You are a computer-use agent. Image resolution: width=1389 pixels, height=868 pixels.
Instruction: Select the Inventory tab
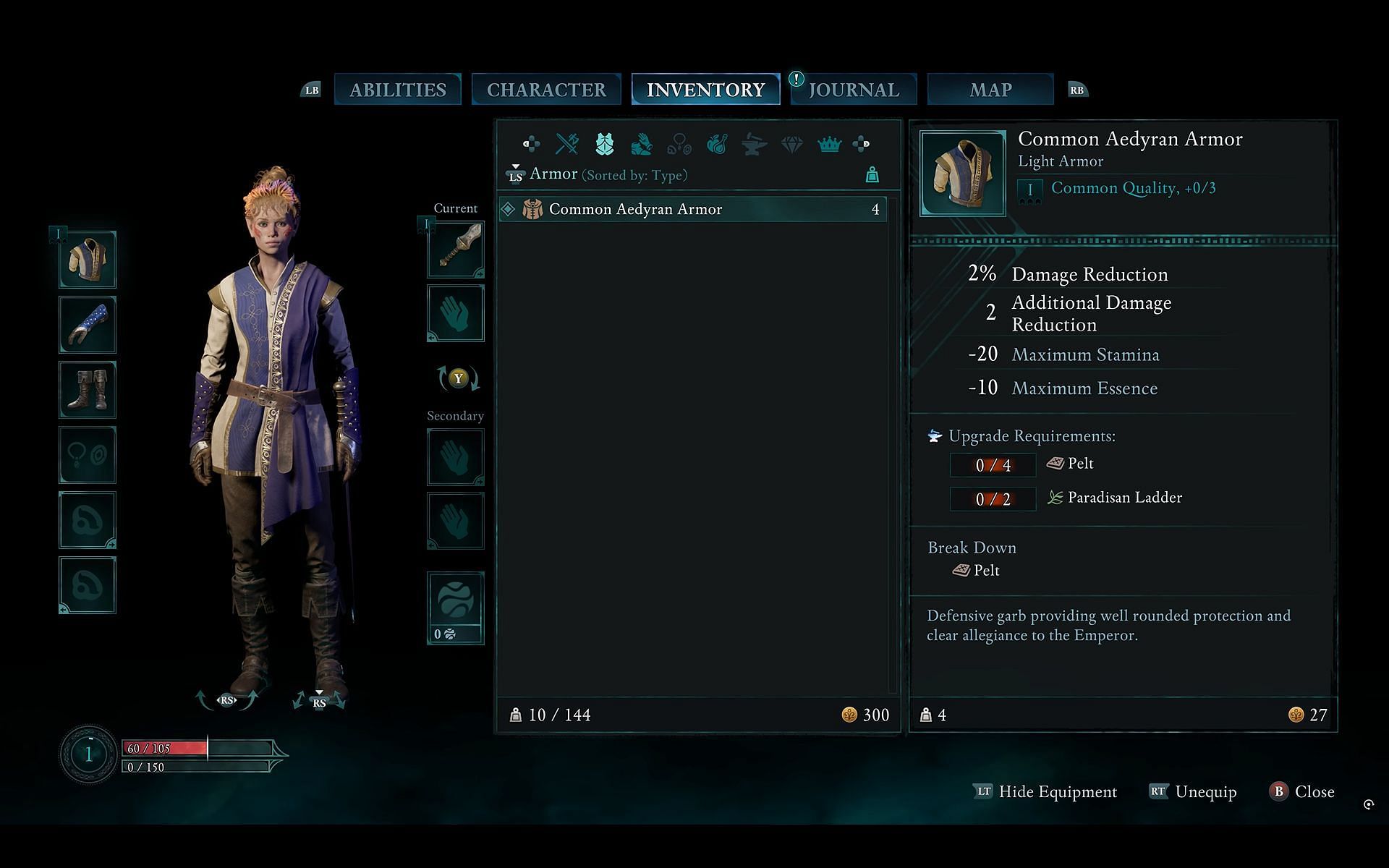click(705, 90)
